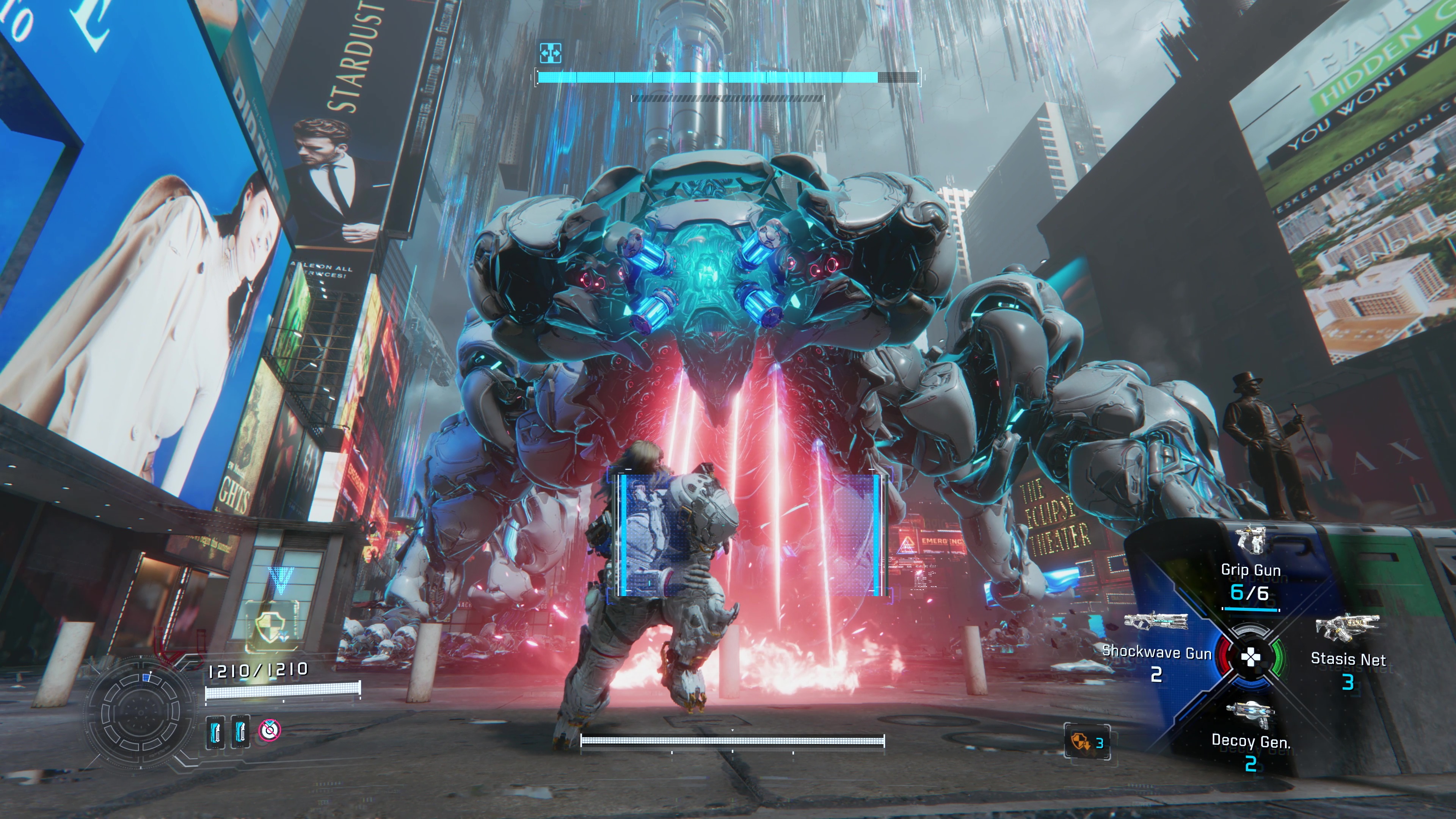Click the pink crossed-out status icon
This screenshot has height=819, width=1456.
click(270, 730)
